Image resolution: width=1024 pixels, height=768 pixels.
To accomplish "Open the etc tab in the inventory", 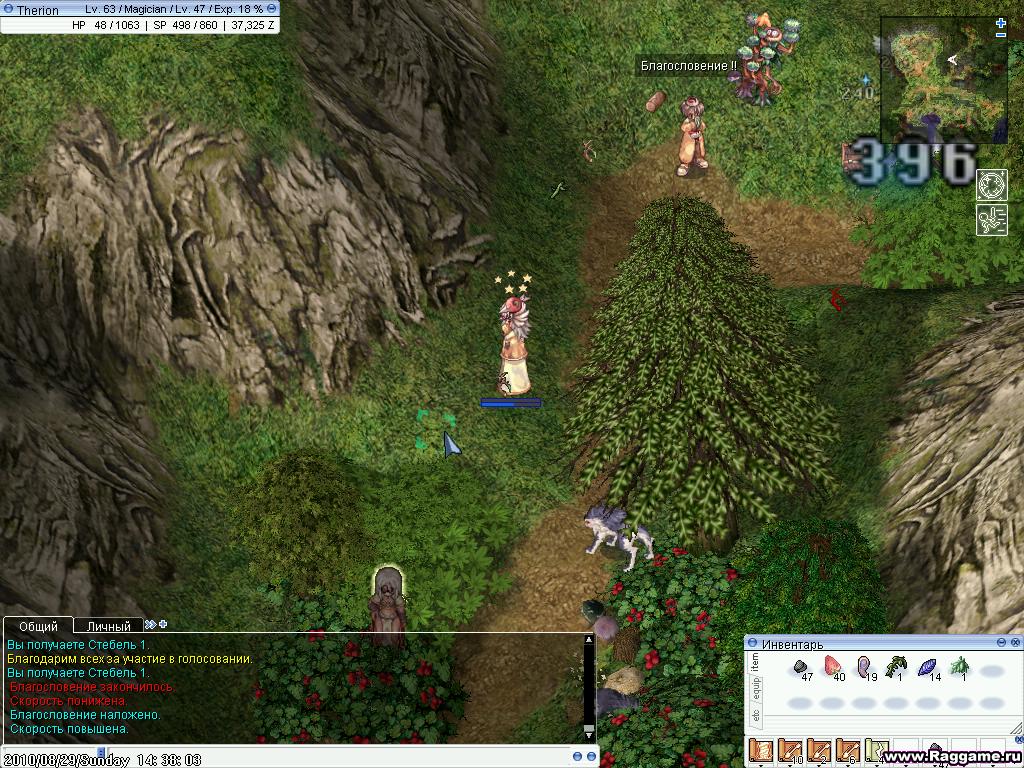I will 755,715.
